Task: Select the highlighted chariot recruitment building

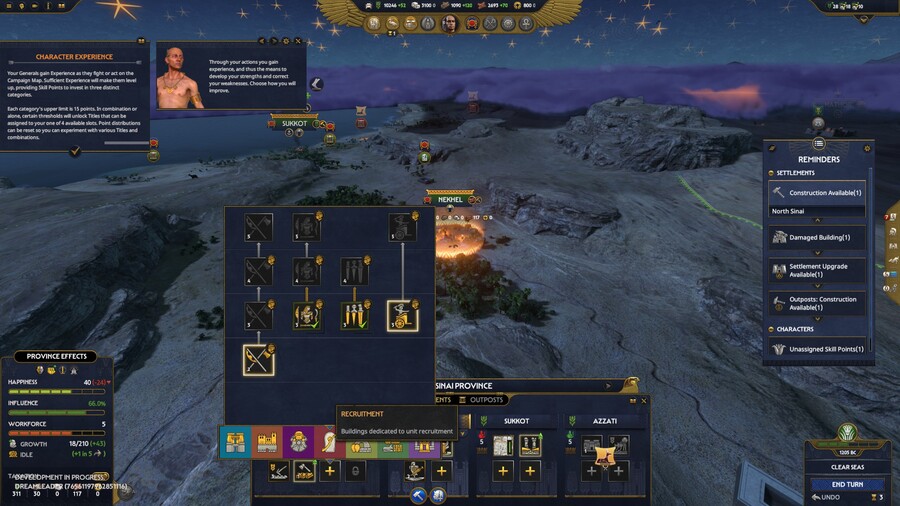Action: point(403,317)
